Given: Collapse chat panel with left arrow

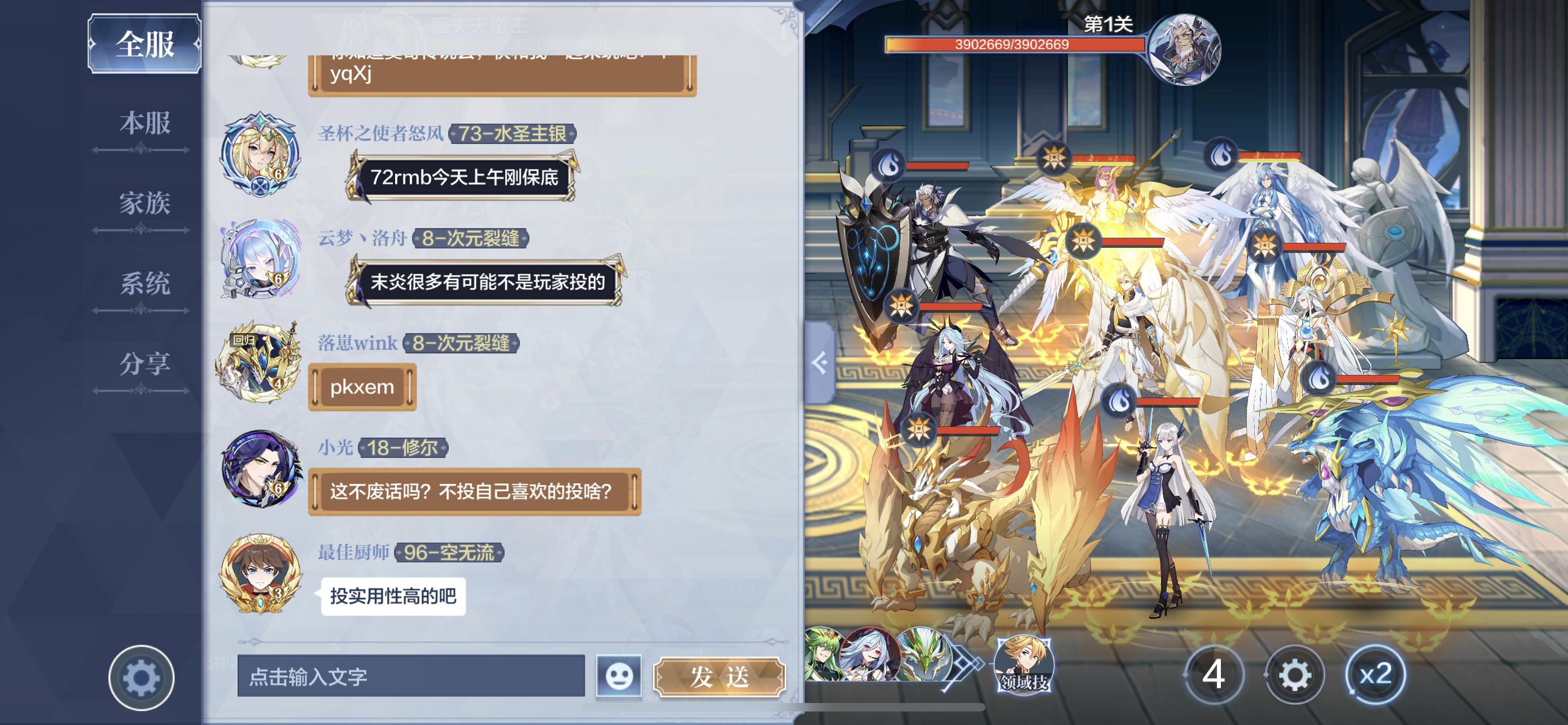Looking at the screenshot, I should (x=820, y=363).
